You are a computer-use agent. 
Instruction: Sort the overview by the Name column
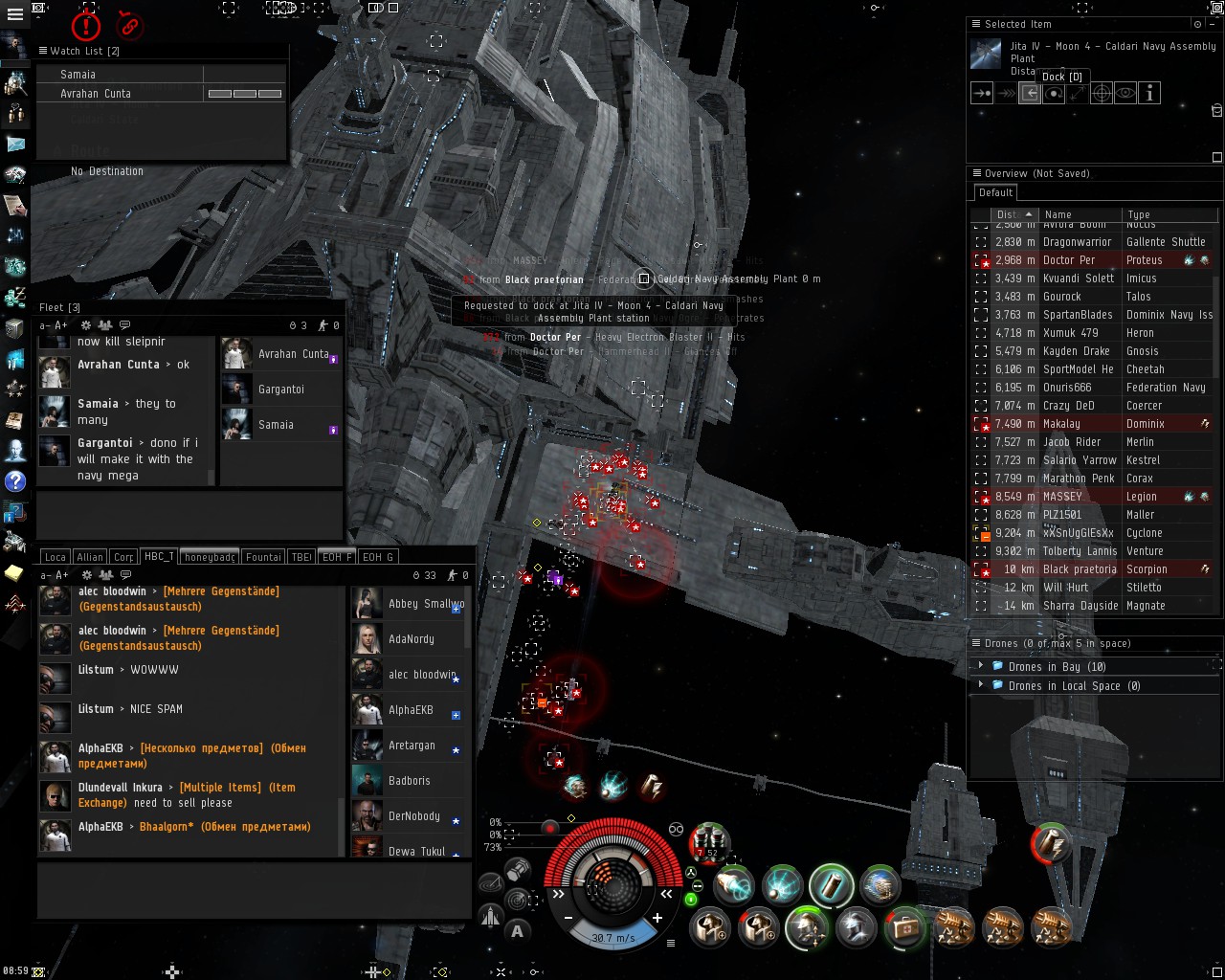(x=1058, y=215)
